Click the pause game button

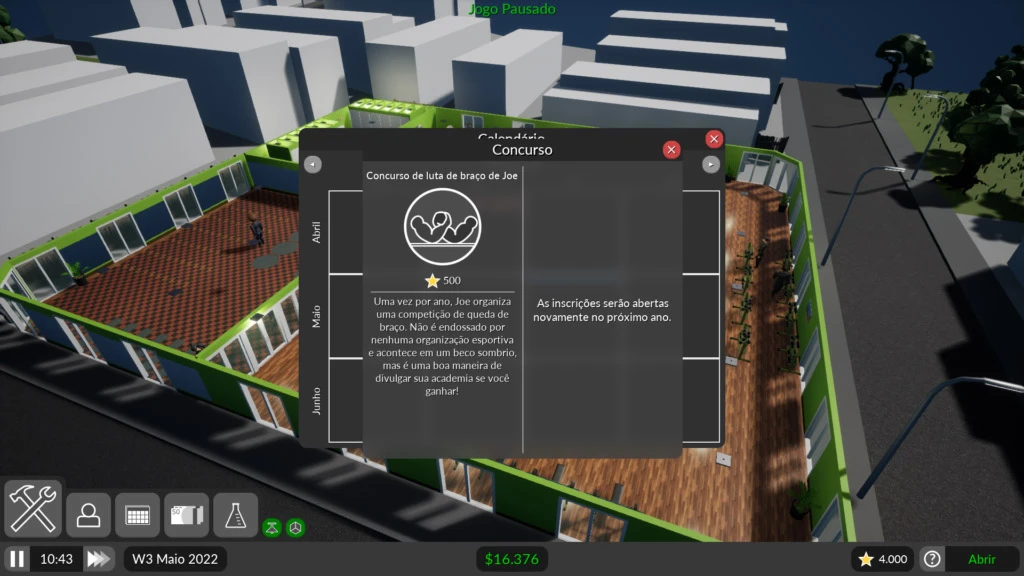(x=17, y=559)
